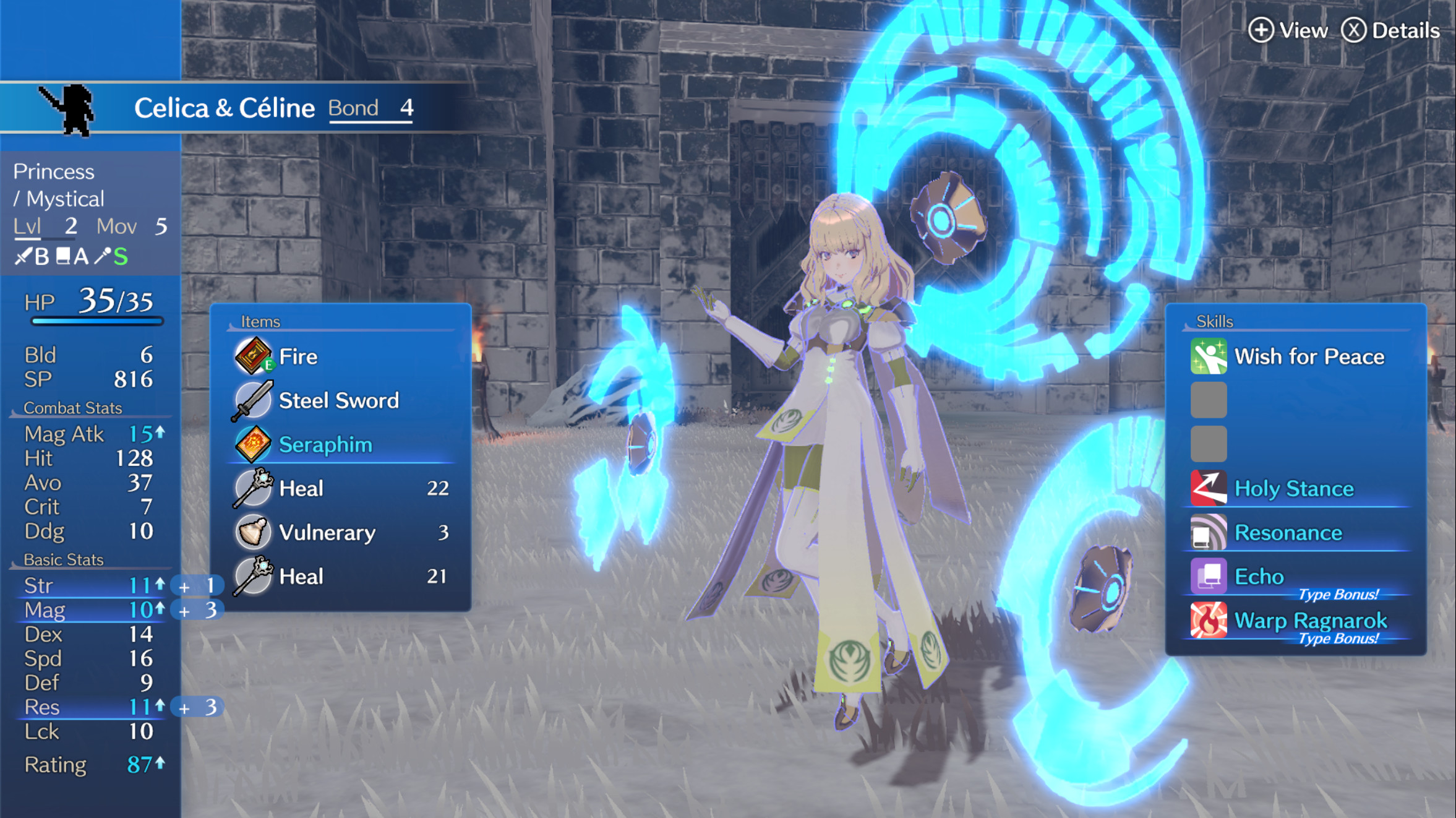Click the HP bar
The image size is (1456, 818).
pyautogui.click(x=96, y=321)
